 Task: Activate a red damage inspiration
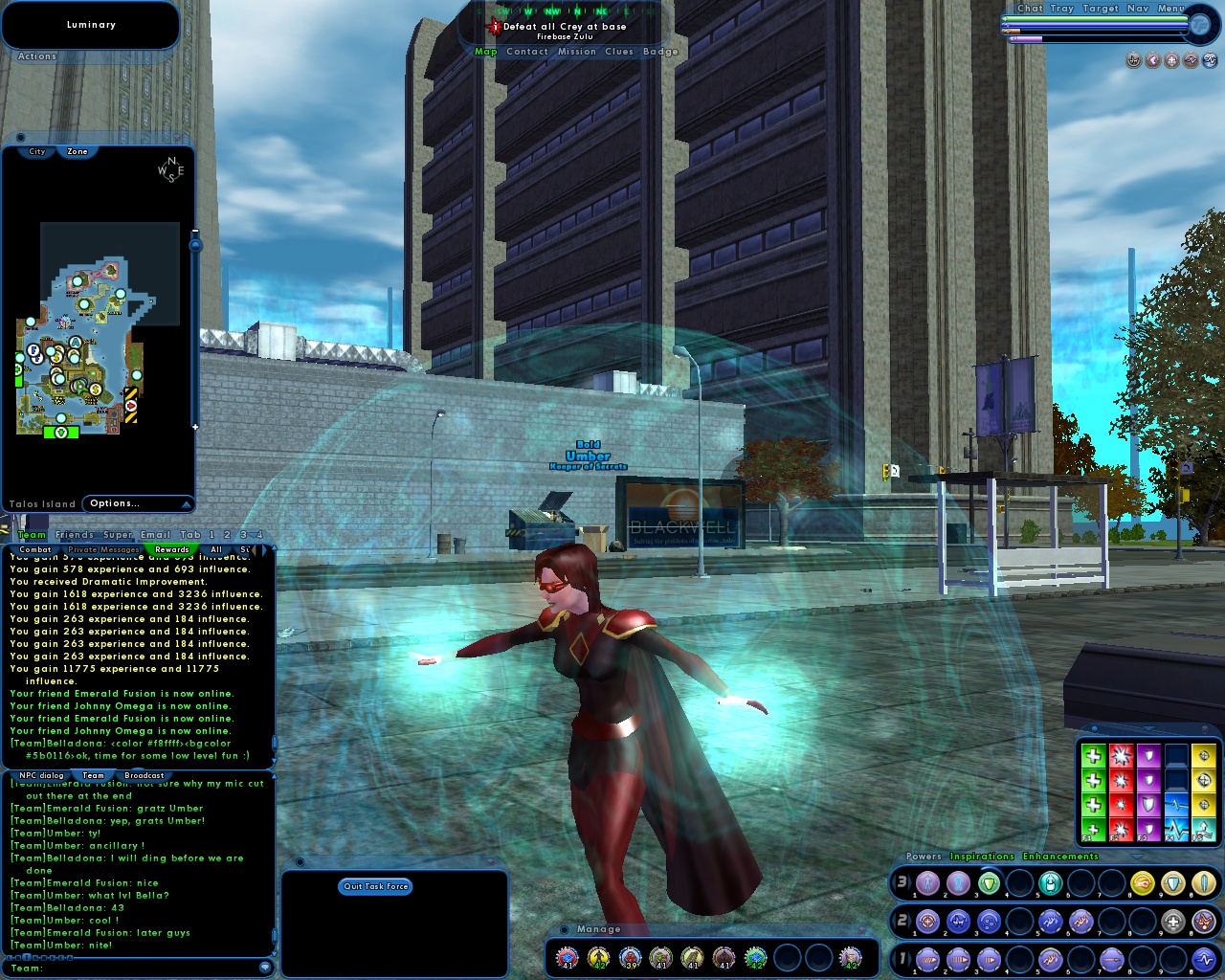click(1121, 756)
